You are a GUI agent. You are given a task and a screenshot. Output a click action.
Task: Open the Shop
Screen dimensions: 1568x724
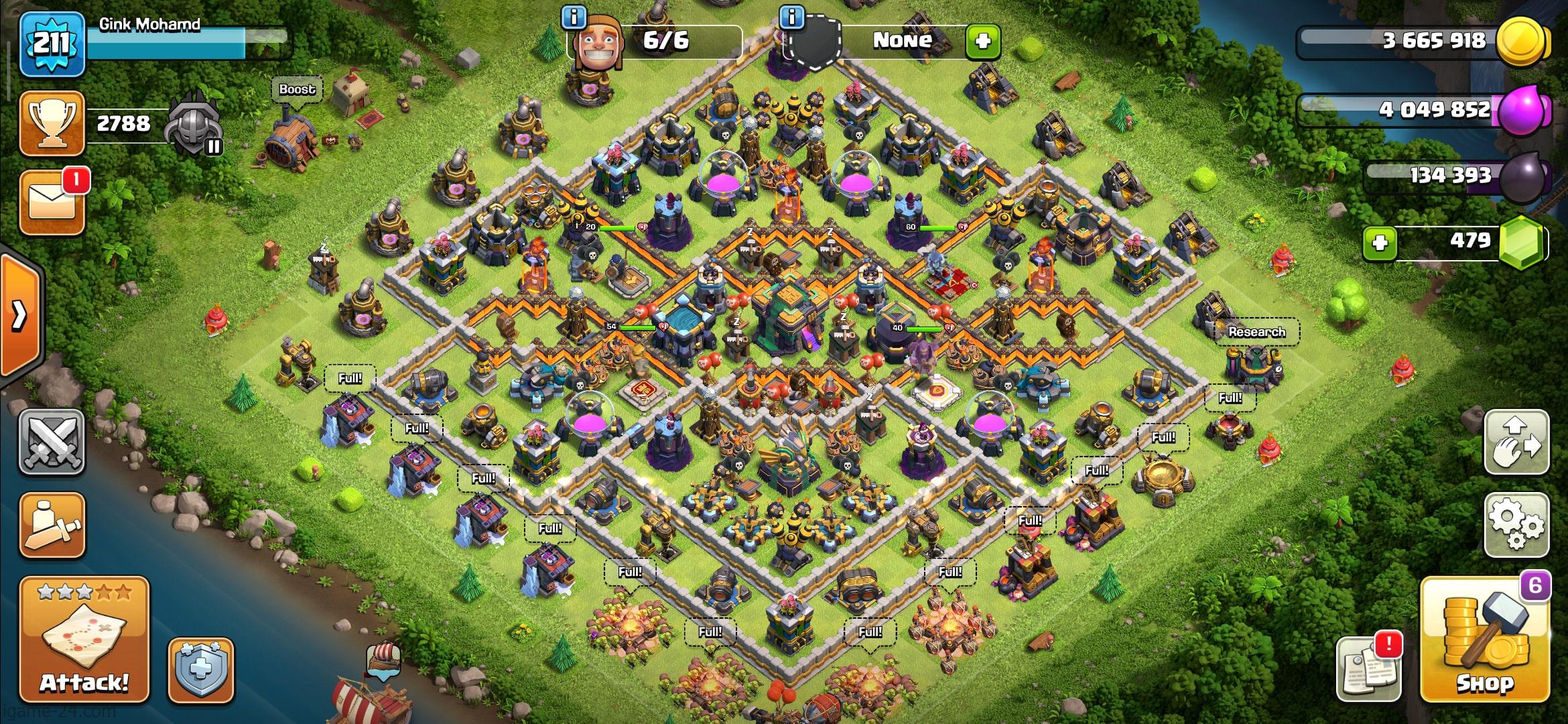pos(1484,640)
